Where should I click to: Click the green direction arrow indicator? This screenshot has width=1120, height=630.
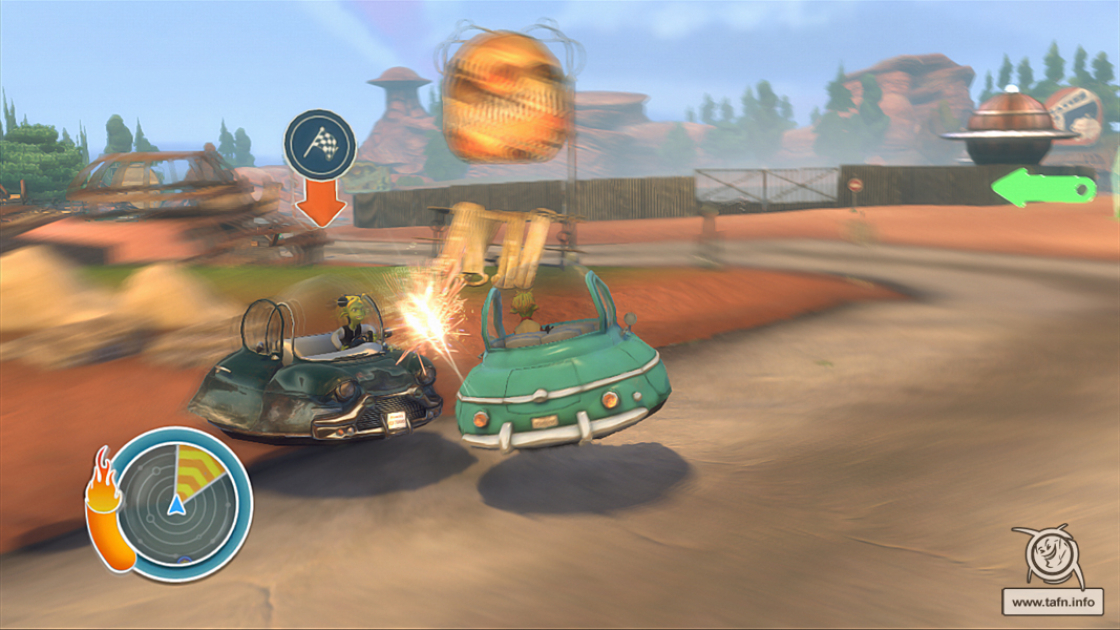(x=1043, y=187)
